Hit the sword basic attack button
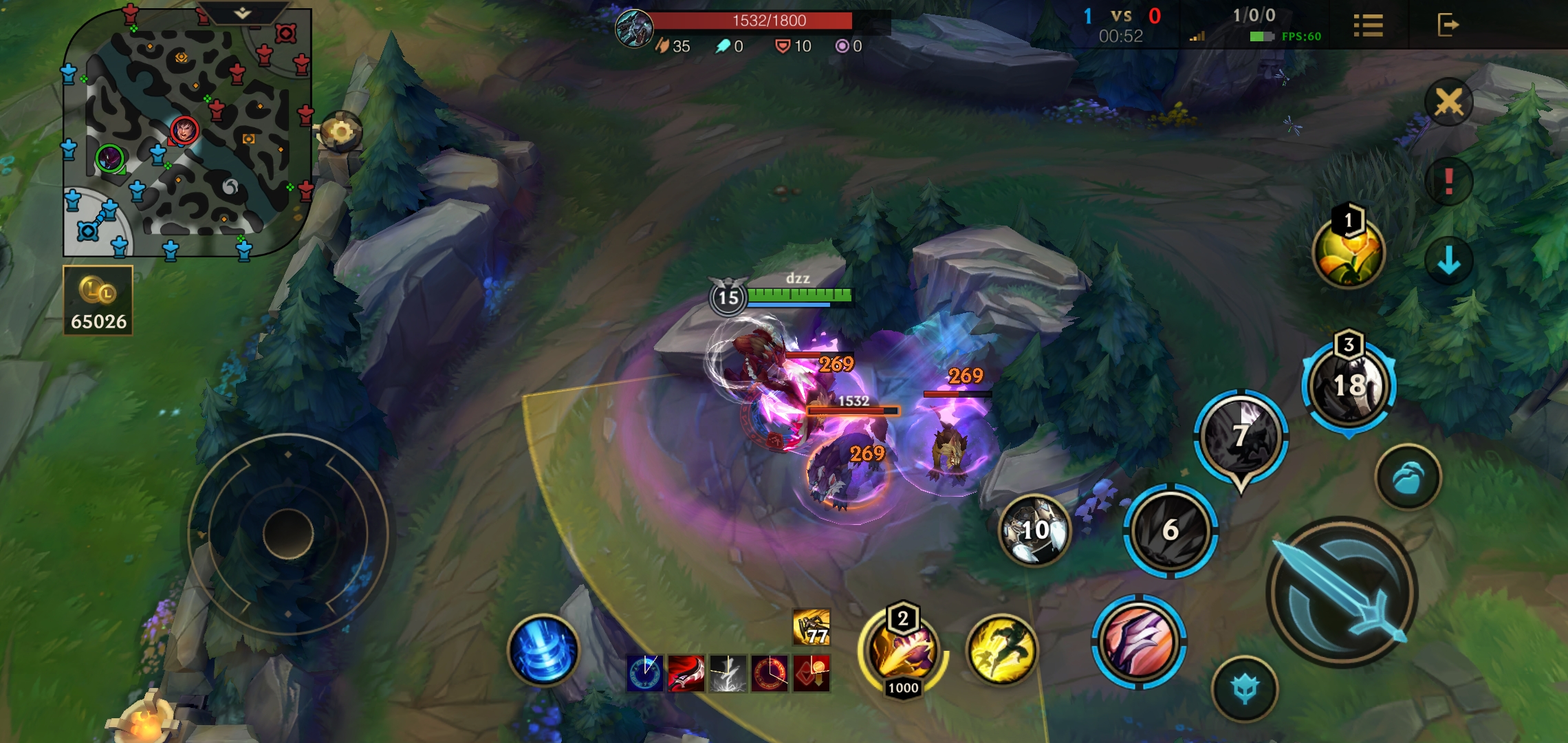 1341,593
